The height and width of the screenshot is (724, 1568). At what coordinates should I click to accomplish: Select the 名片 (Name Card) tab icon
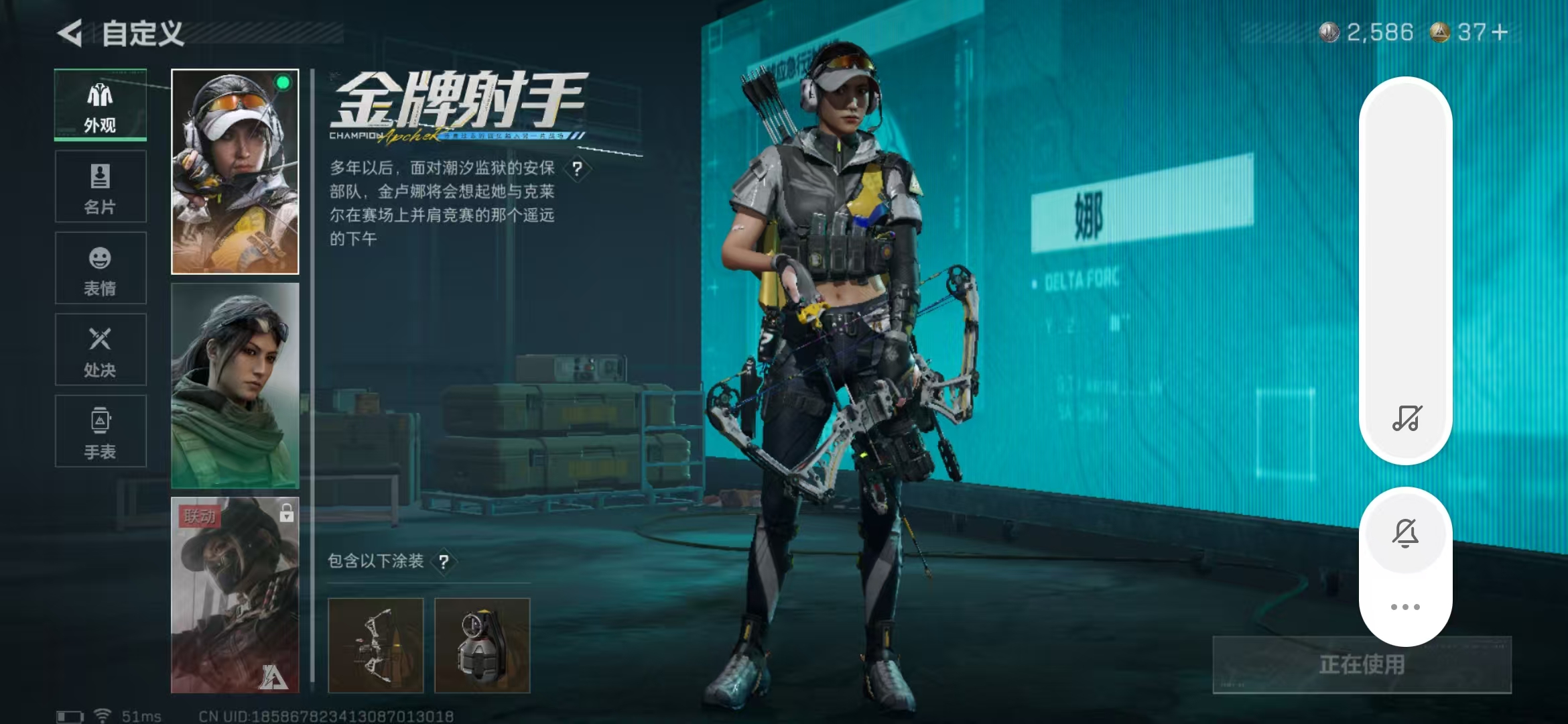pyautogui.click(x=99, y=186)
